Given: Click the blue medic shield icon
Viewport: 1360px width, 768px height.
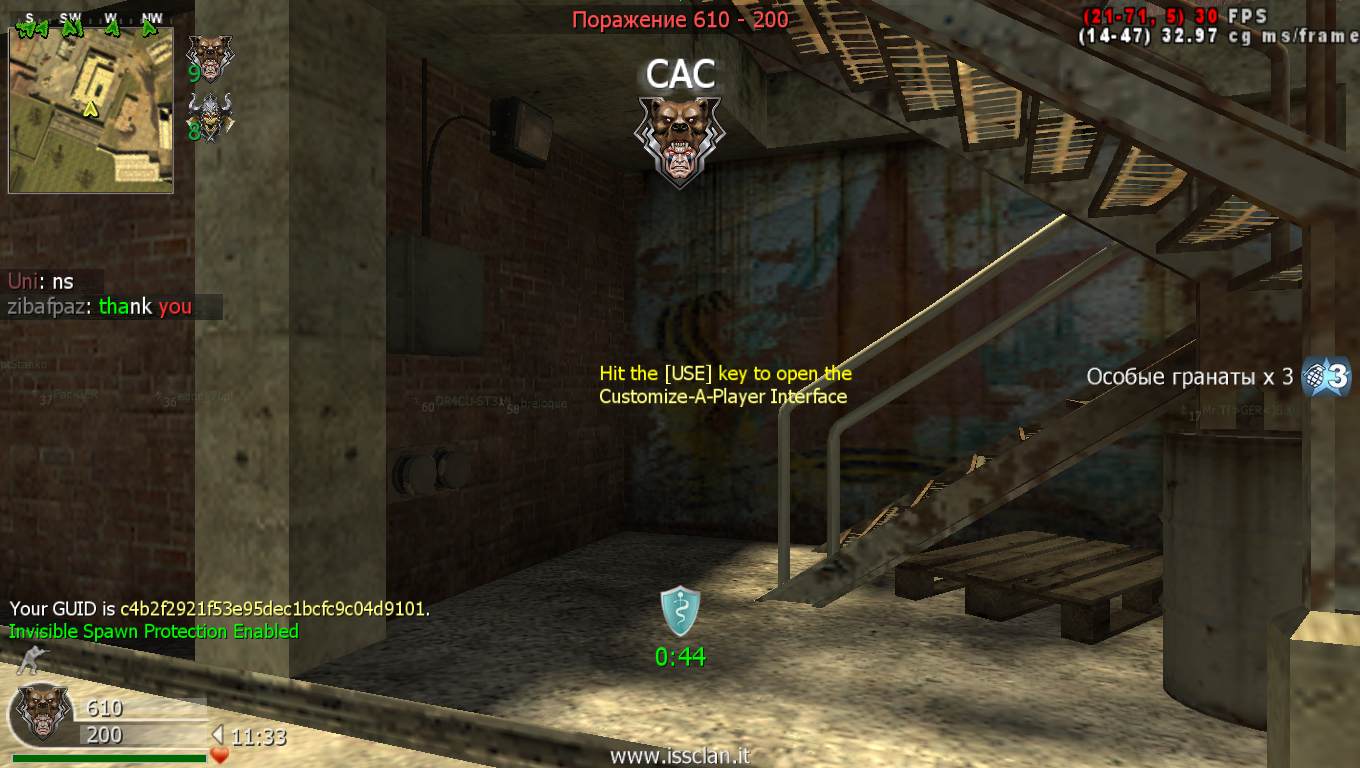Looking at the screenshot, I should pyautogui.click(x=680, y=612).
